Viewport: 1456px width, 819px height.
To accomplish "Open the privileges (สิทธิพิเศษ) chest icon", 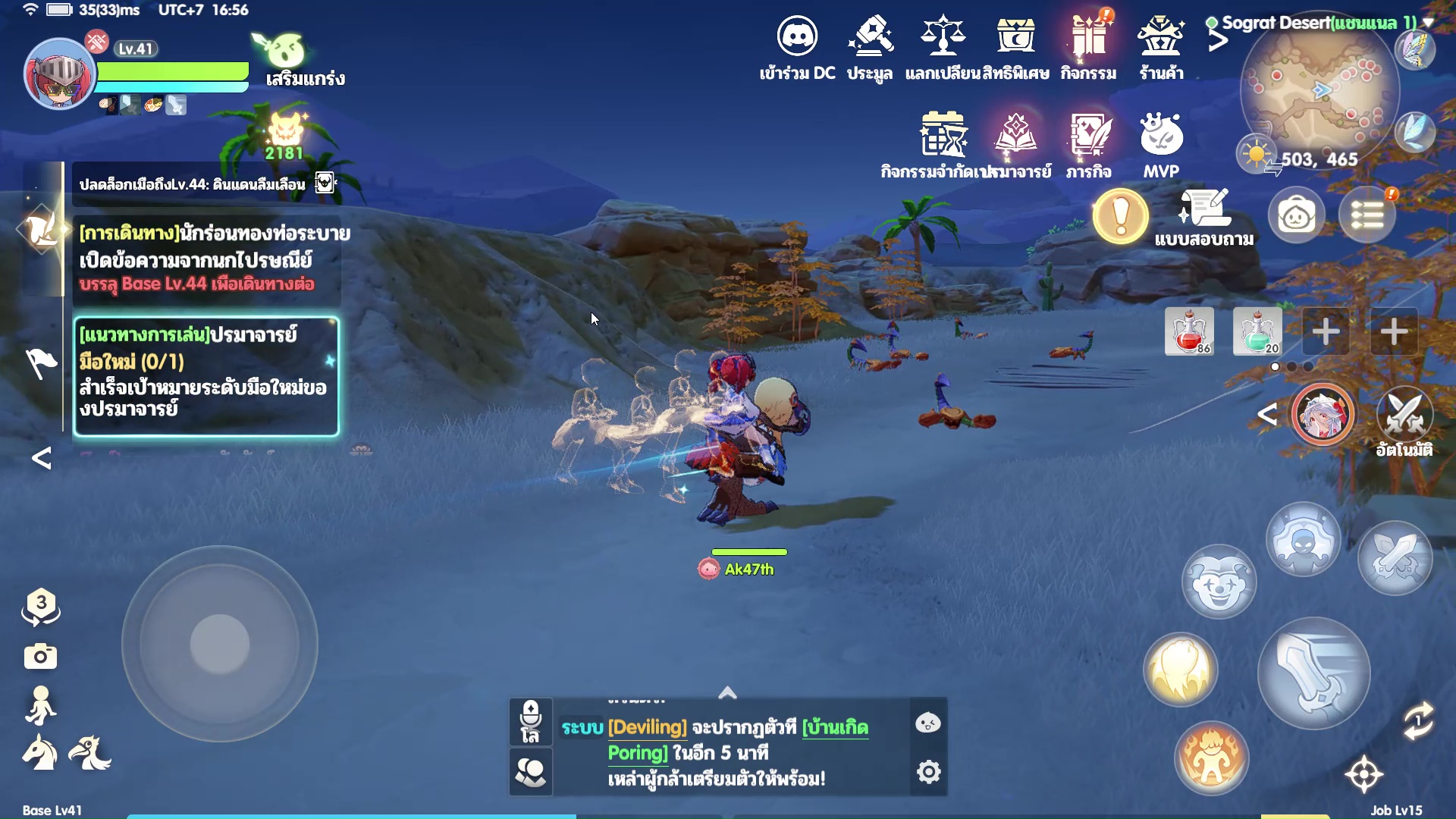I will pos(1015,36).
